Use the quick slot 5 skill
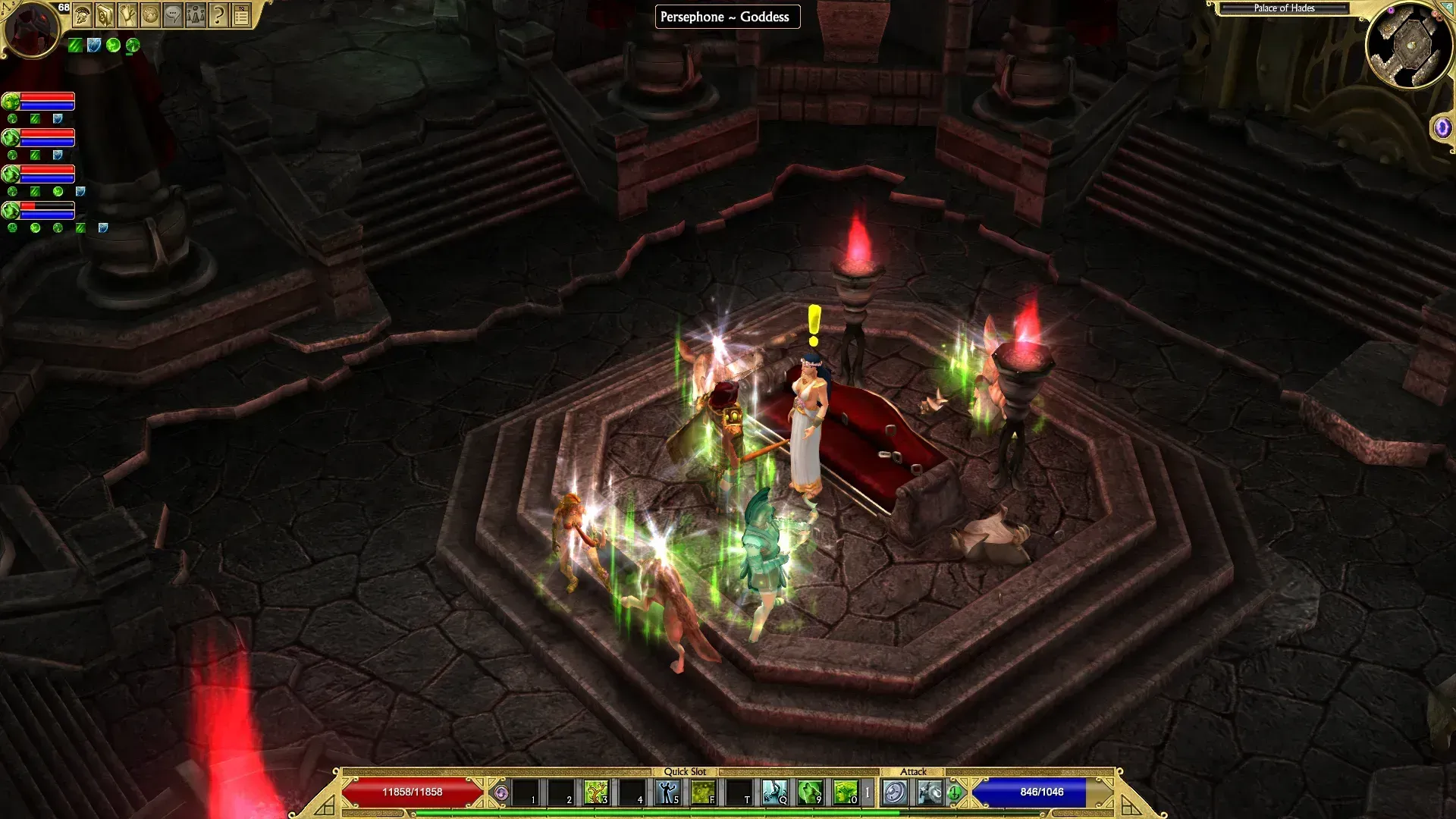Image resolution: width=1456 pixels, height=819 pixels. coord(667,792)
